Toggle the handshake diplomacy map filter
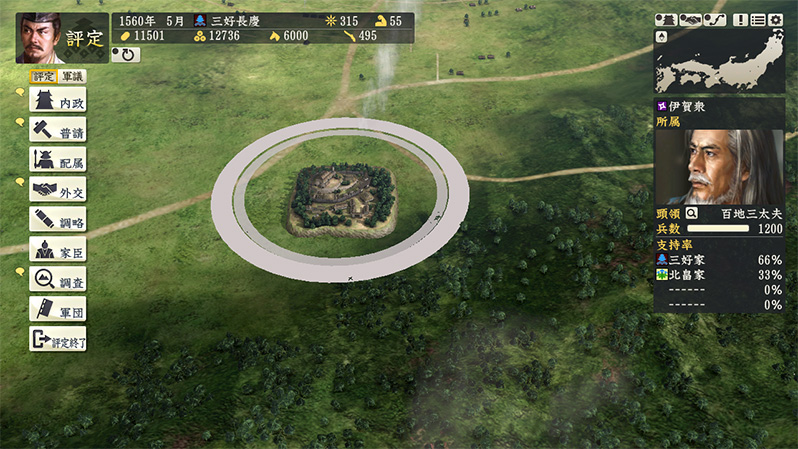Viewport: 798px width, 449px height. (690, 20)
